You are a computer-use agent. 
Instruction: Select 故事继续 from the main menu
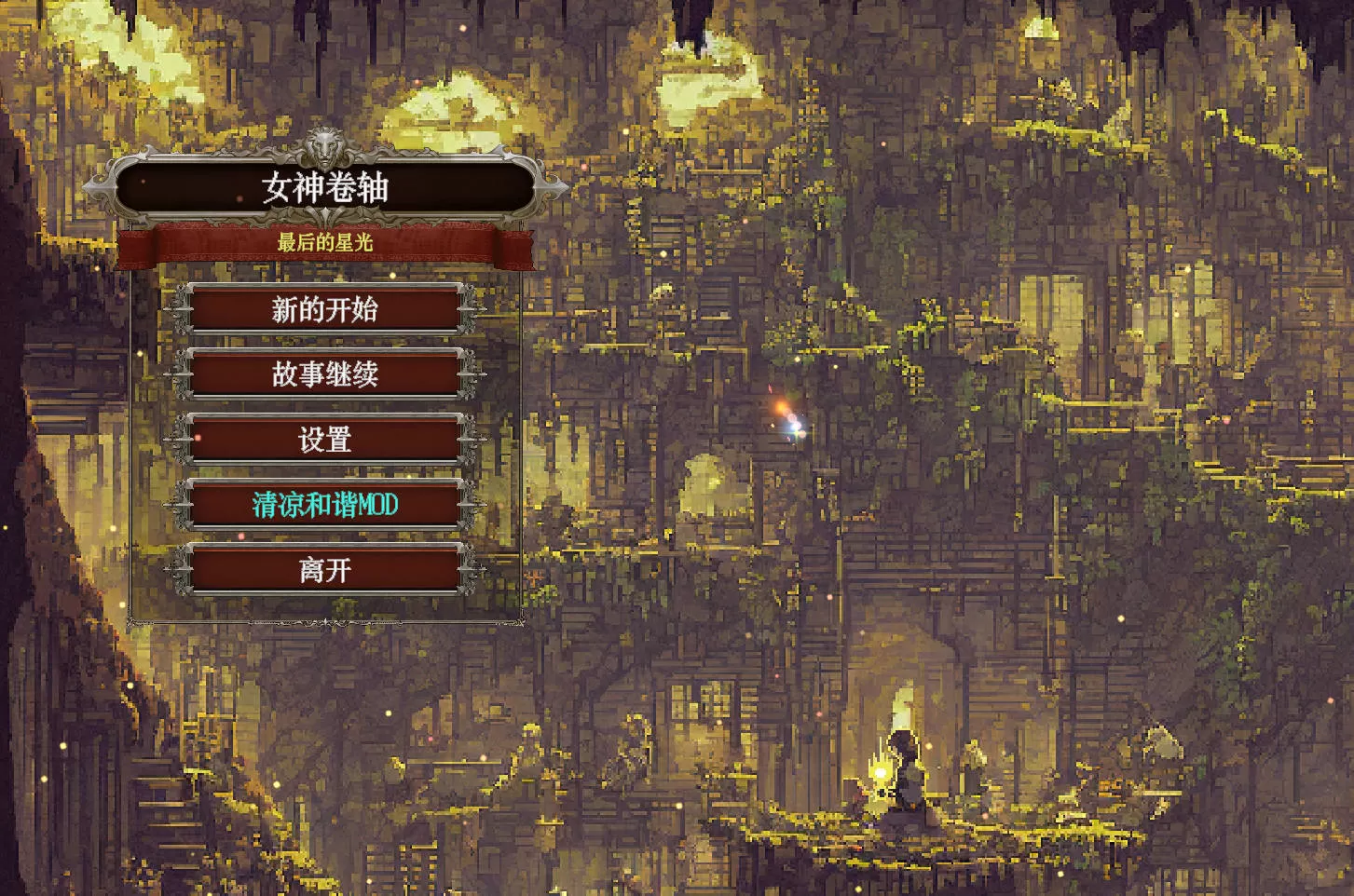point(323,374)
